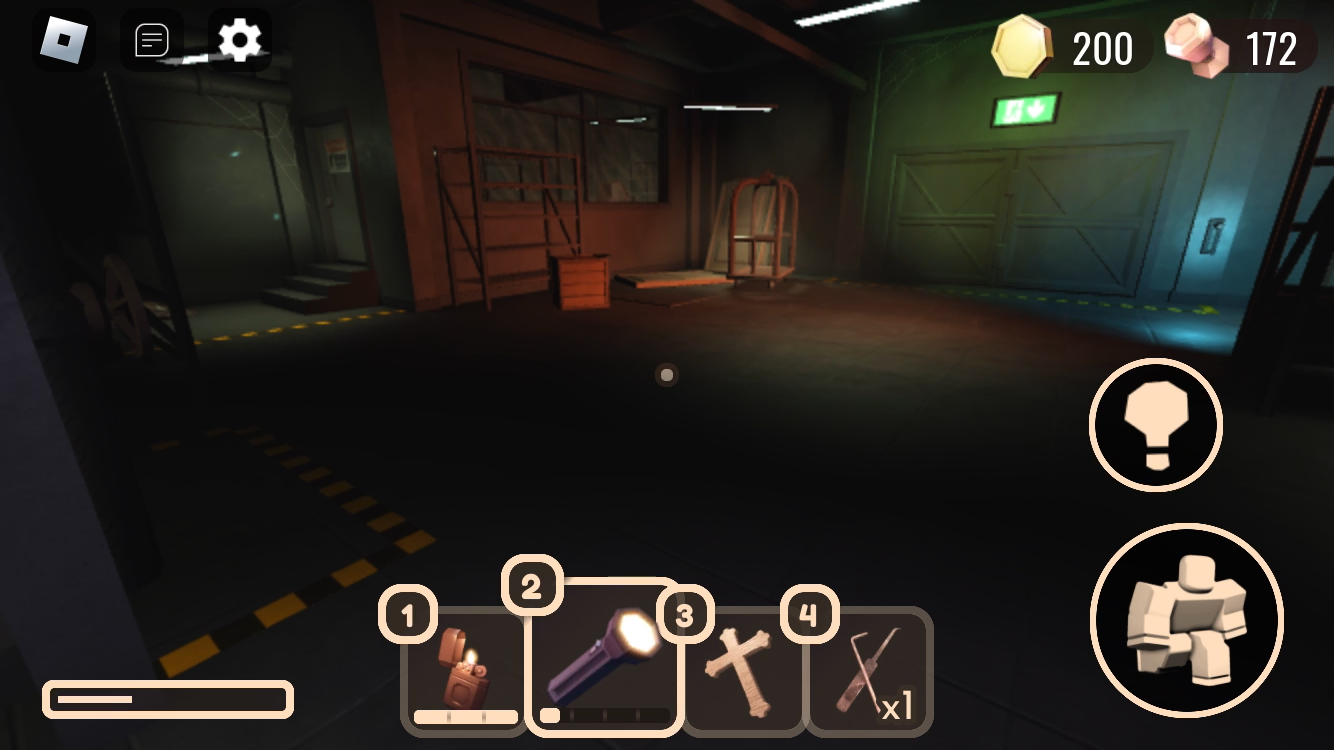Image resolution: width=1334 pixels, height=750 pixels.
Task: Click the number 4 badge on the lockpick slot
Action: pyautogui.click(x=811, y=615)
